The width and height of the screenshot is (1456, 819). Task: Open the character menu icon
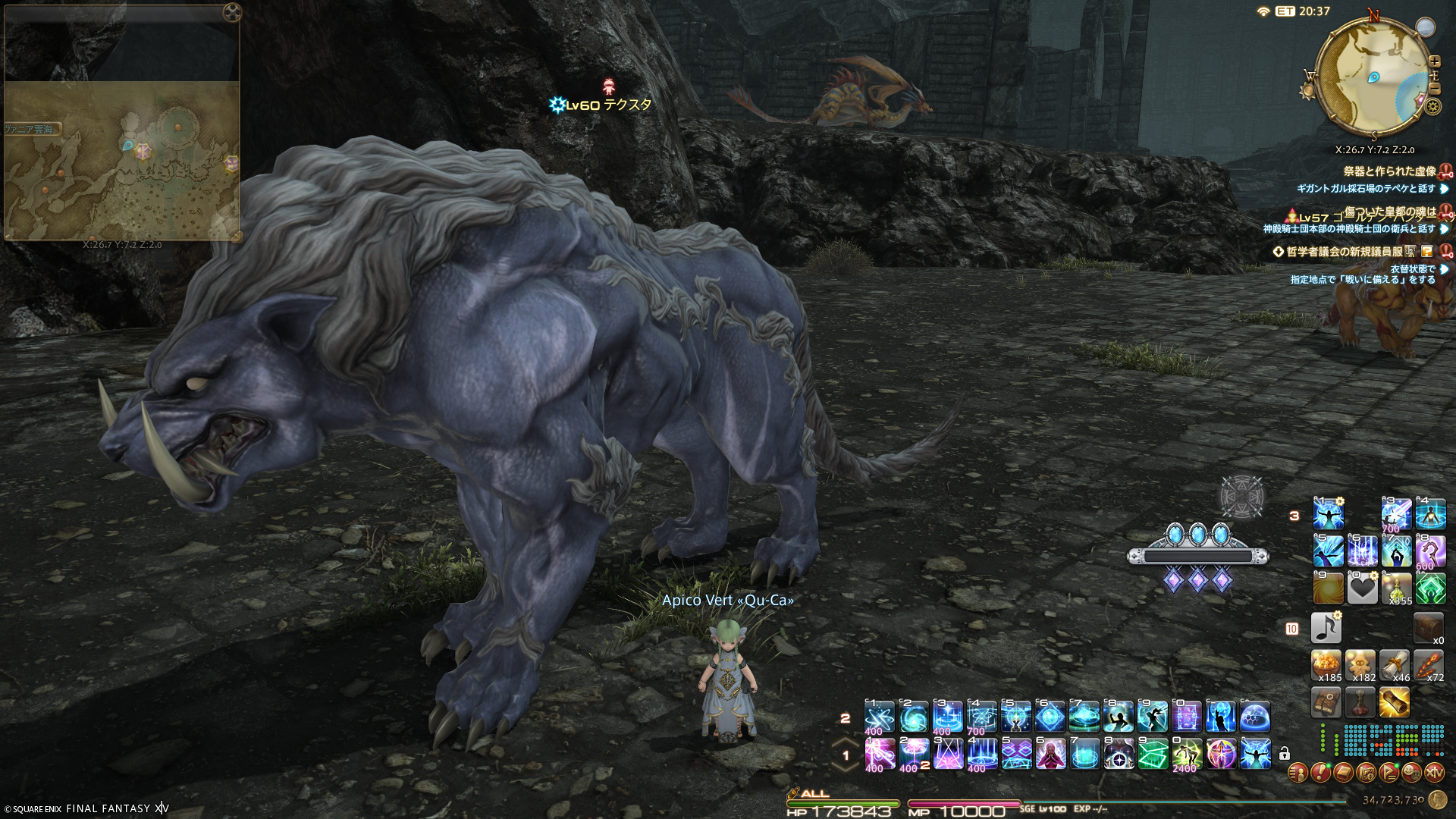click(x=1298, y=773)
